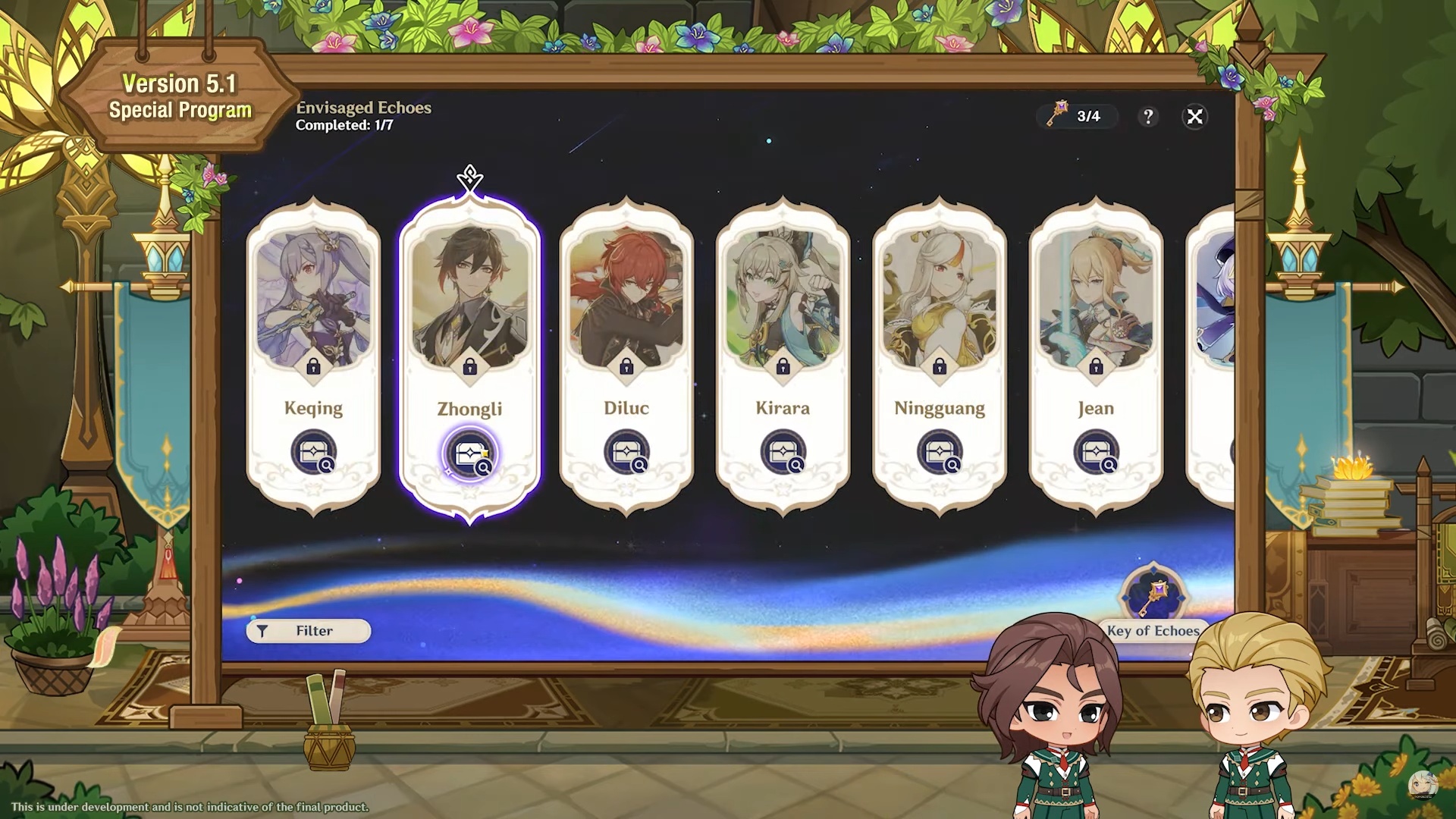
Task: Choose Kirara's character card portrait
Action: point(783,300)
